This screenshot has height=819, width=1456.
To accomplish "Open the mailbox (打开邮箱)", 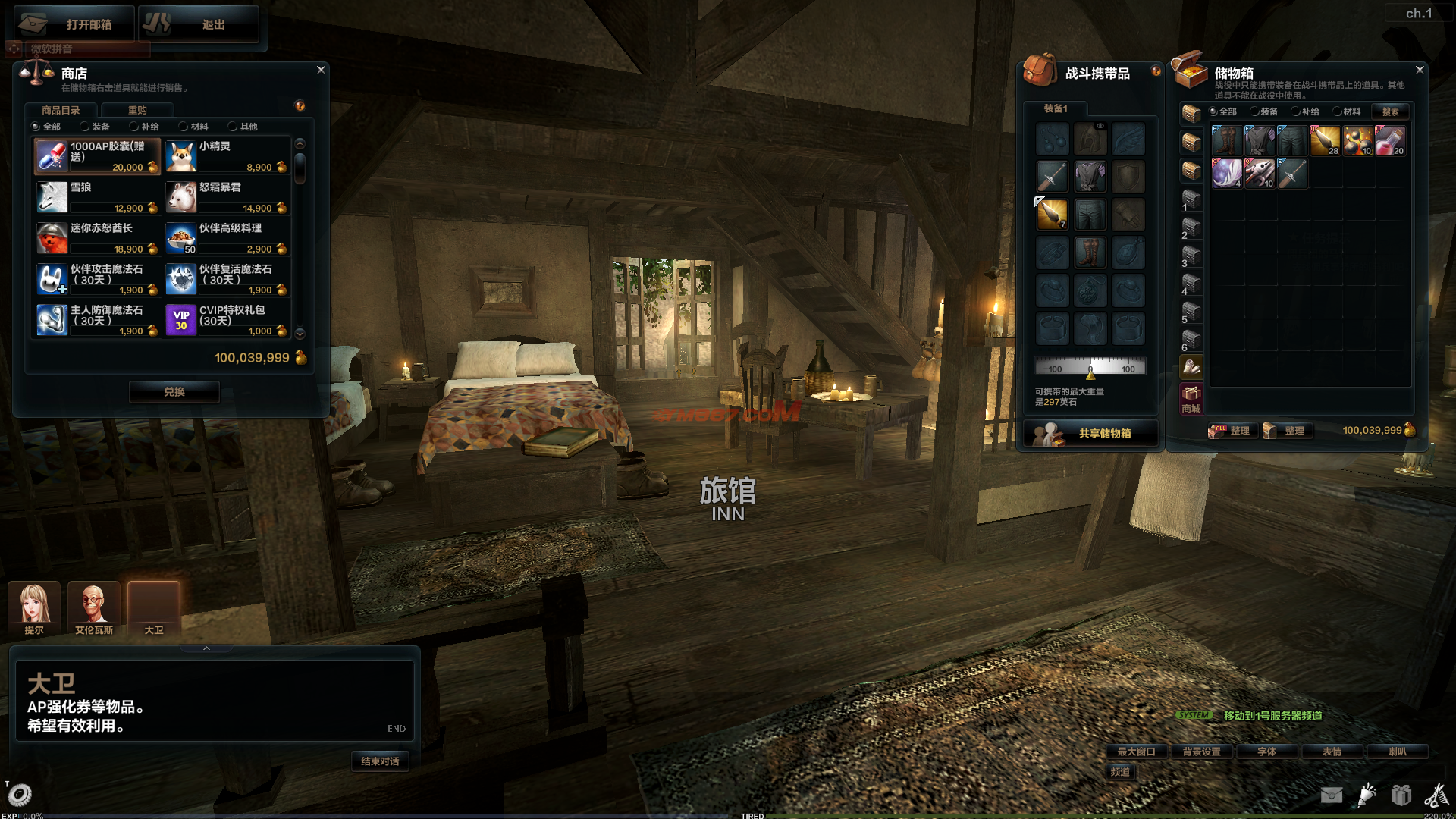I will pos(74,24).
